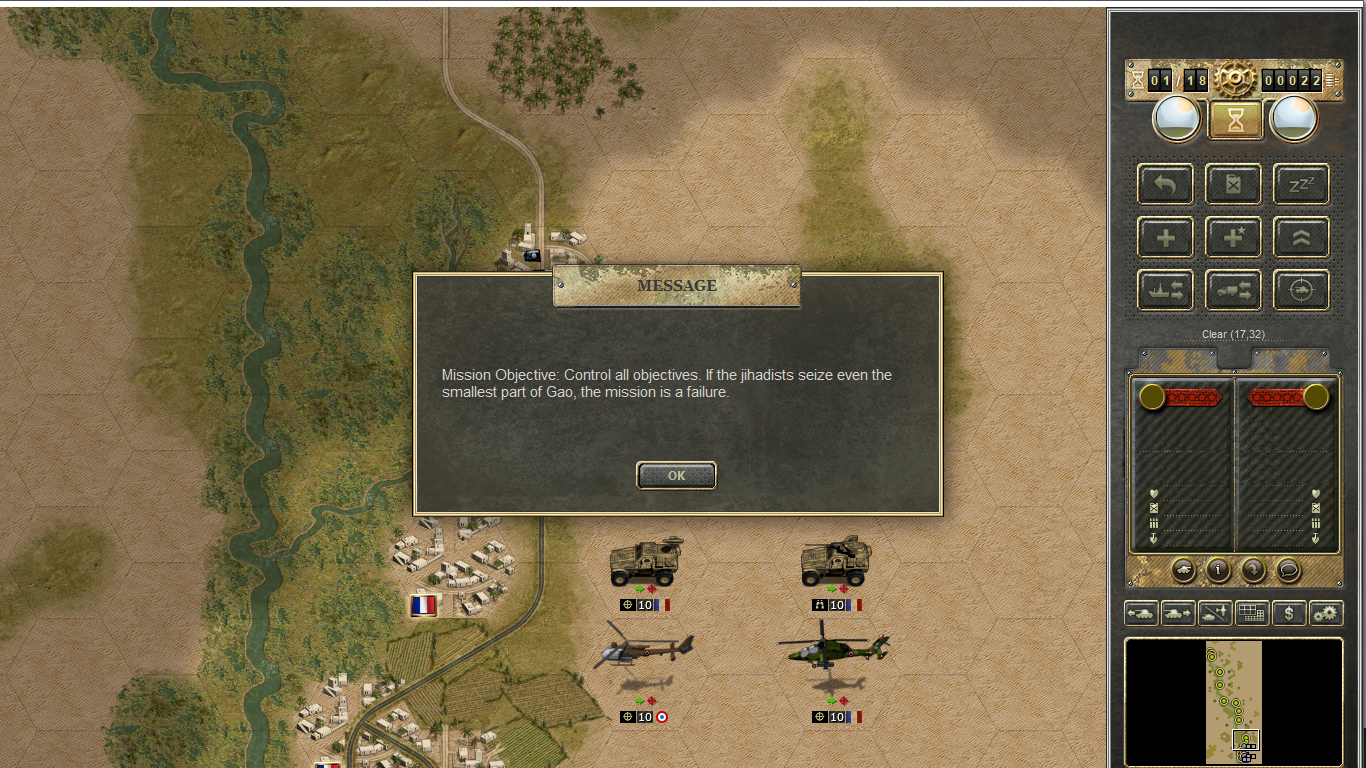Screen dimensions: 1366x768
Task: End the turn with the hourglass button
Action: [x=1236, y=120]
